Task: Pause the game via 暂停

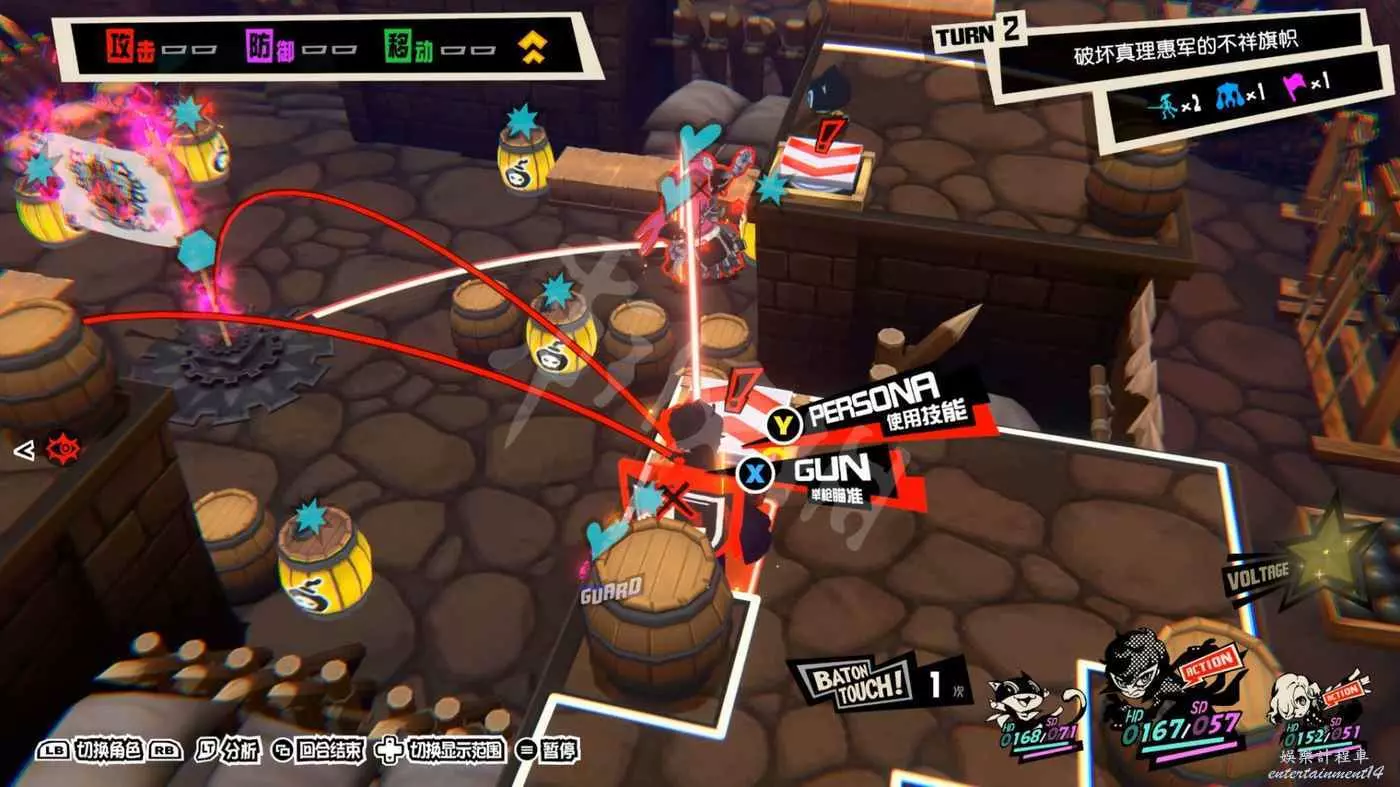Action: click(548, 750)
